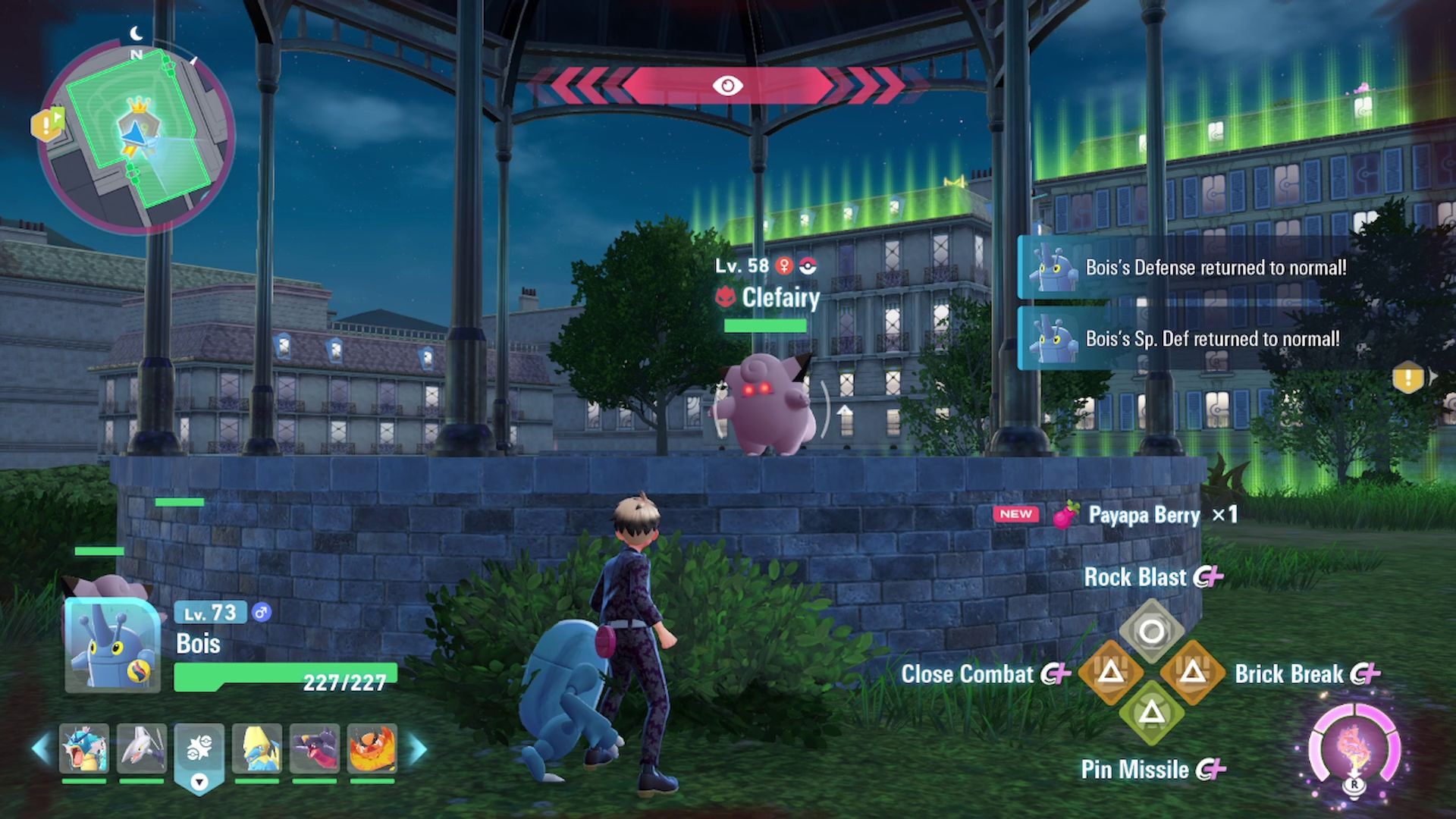The height and width of the screenshot is (819, 1456).
Task: Switch to Manectric in the party bar
Action: click(x=257, y=748)
